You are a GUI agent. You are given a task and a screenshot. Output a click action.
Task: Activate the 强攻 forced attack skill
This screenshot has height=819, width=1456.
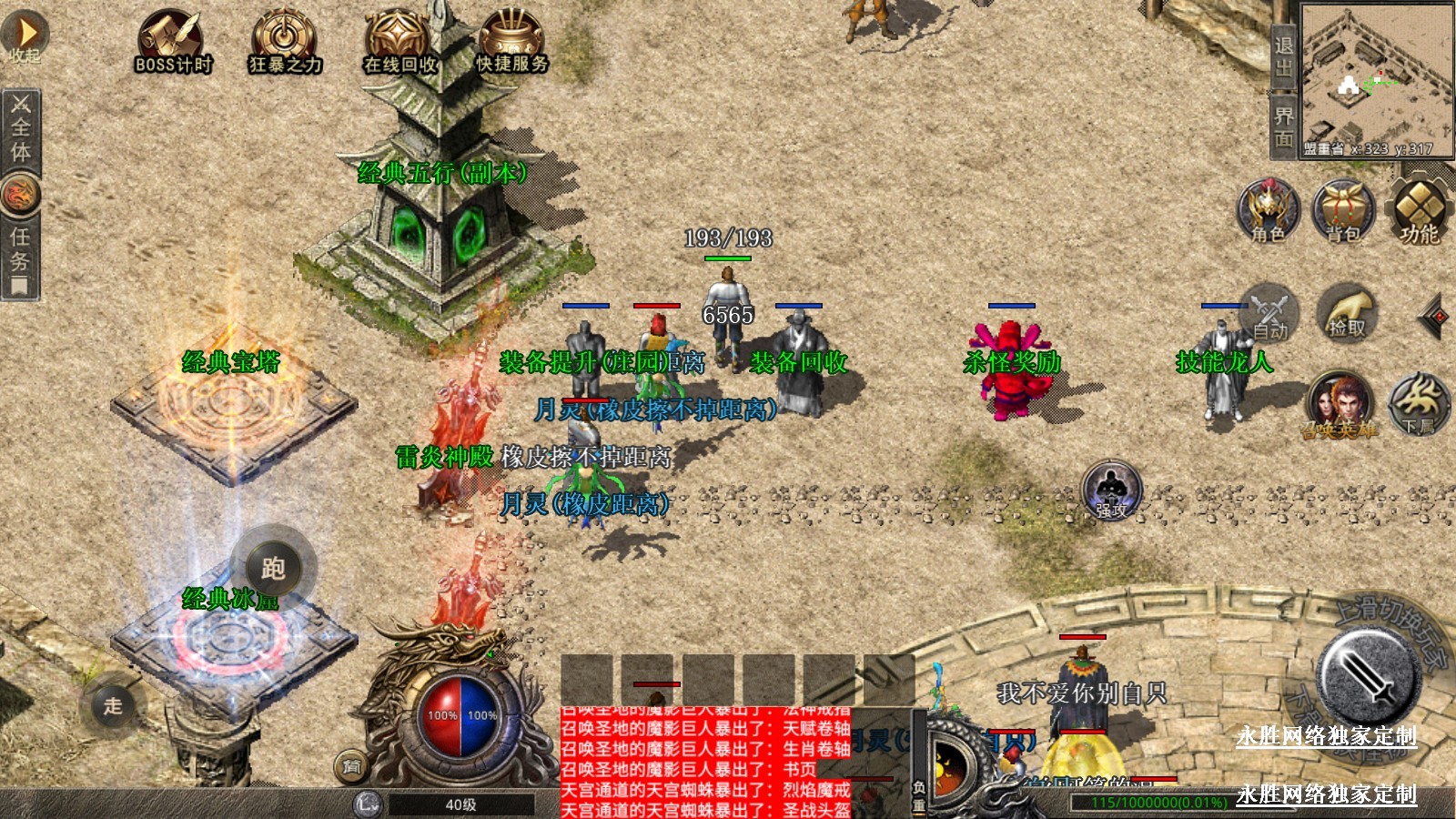coord(1111,490)
